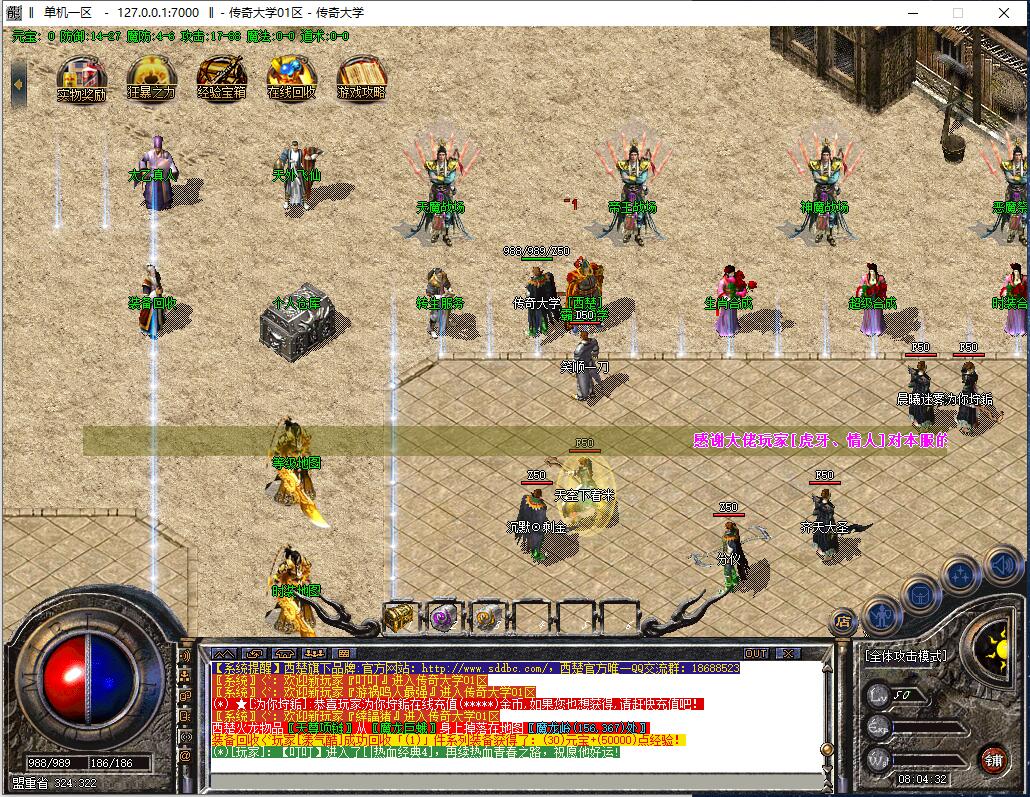Close the game window
Image resolution: width=1030 pixels, height=797 pixels.
click(1004, 13)
